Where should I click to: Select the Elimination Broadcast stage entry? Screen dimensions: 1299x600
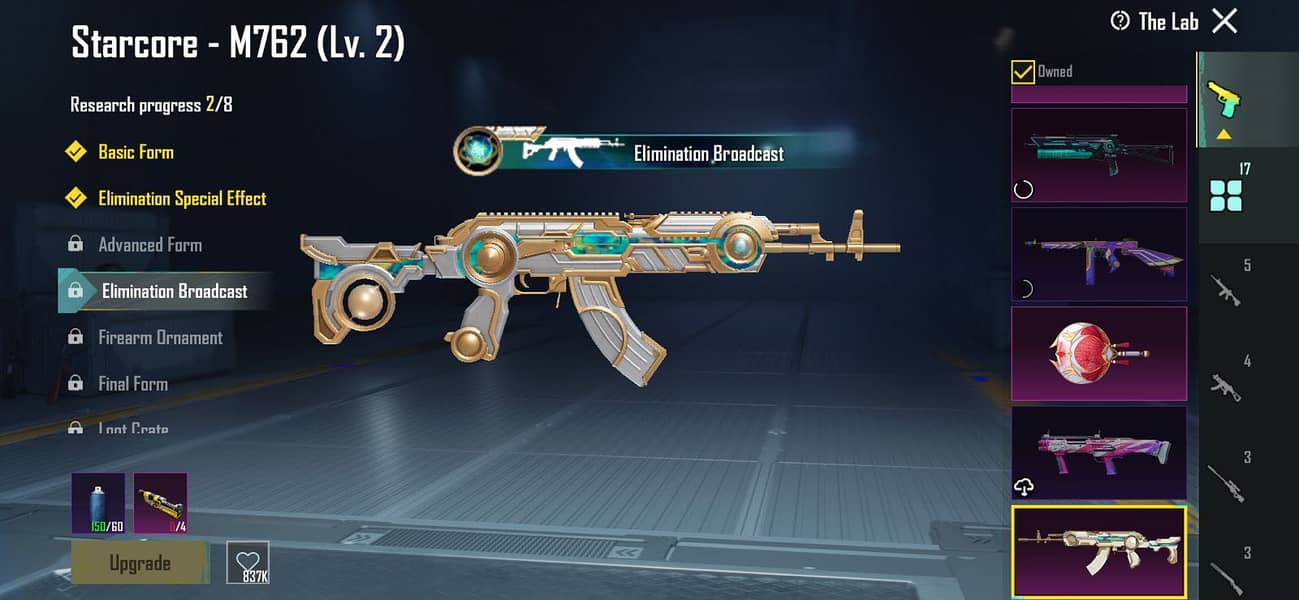point(174,291)
